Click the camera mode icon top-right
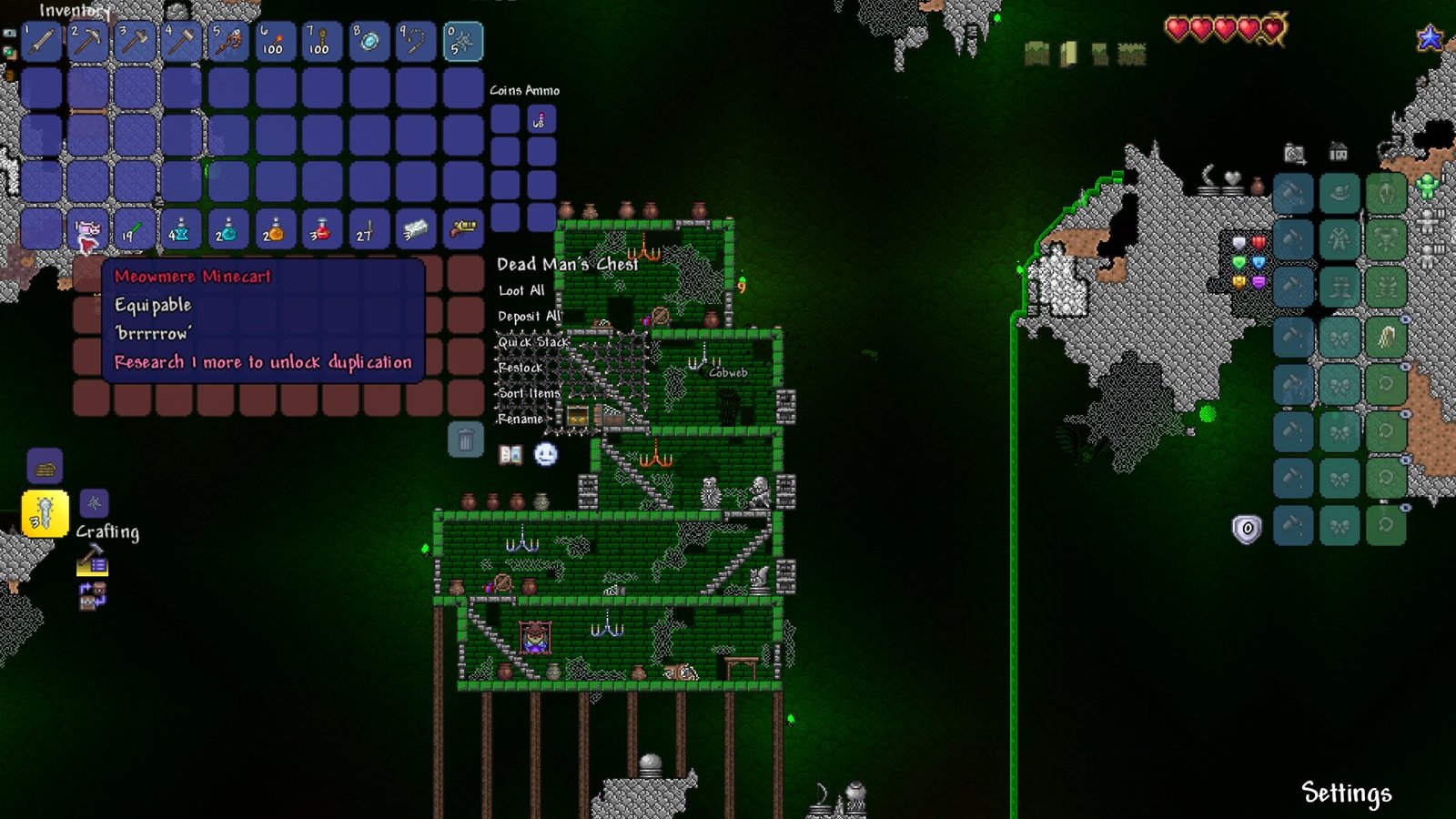The height and width of the screenshot is (819, 1456). (1293, 152)
